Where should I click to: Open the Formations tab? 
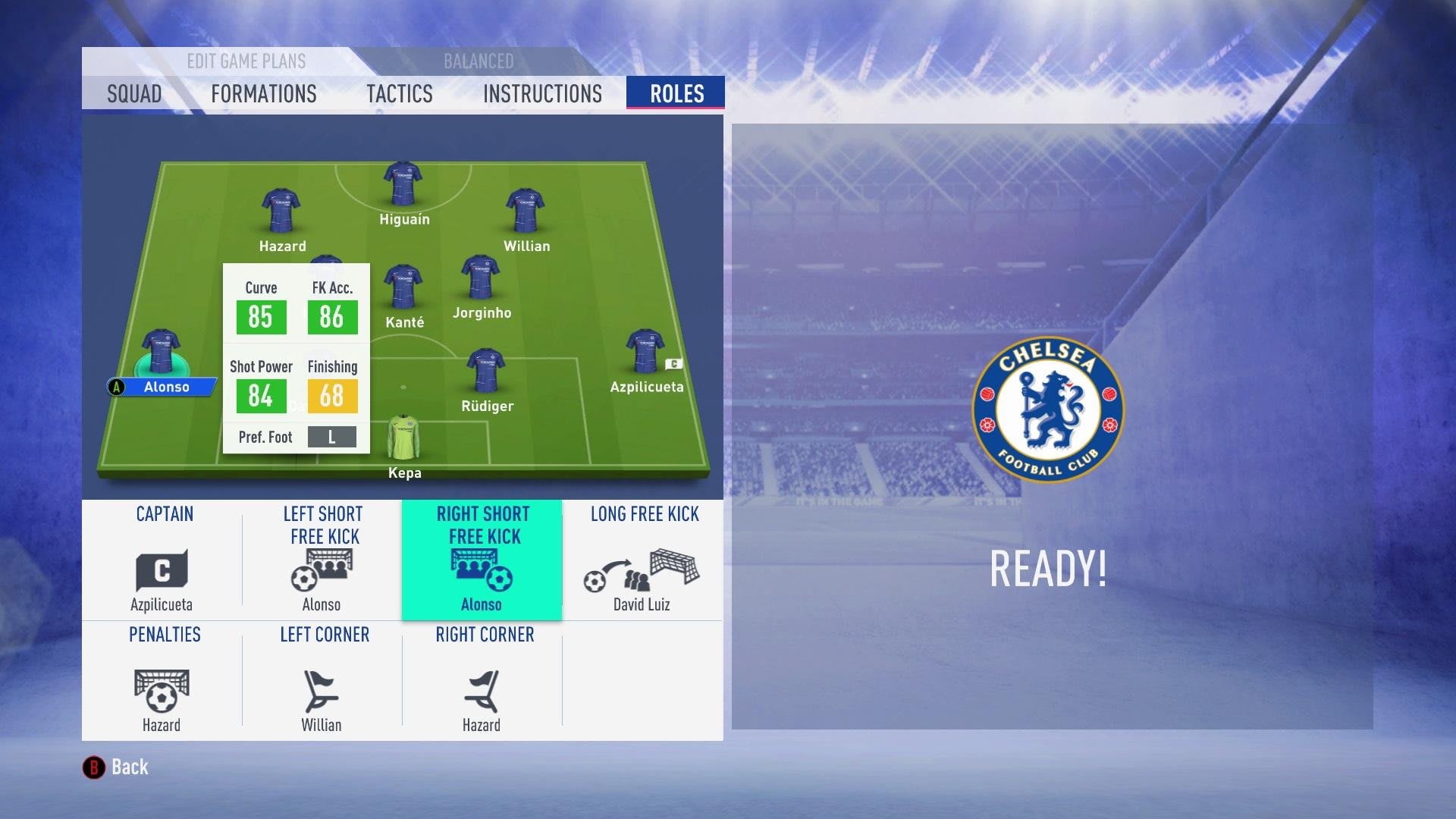[x=263, y=94]
